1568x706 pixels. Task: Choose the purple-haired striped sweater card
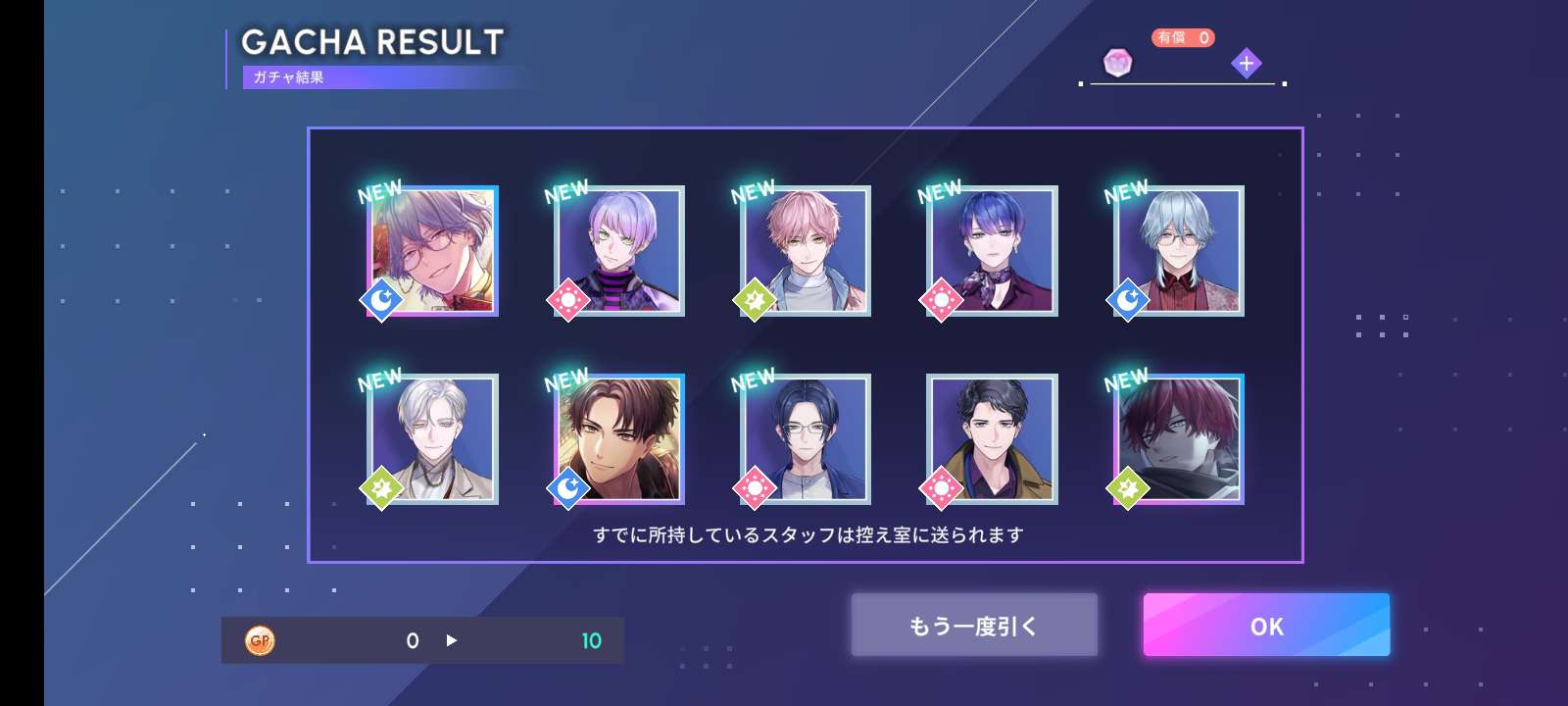click(x=619, y=251)
